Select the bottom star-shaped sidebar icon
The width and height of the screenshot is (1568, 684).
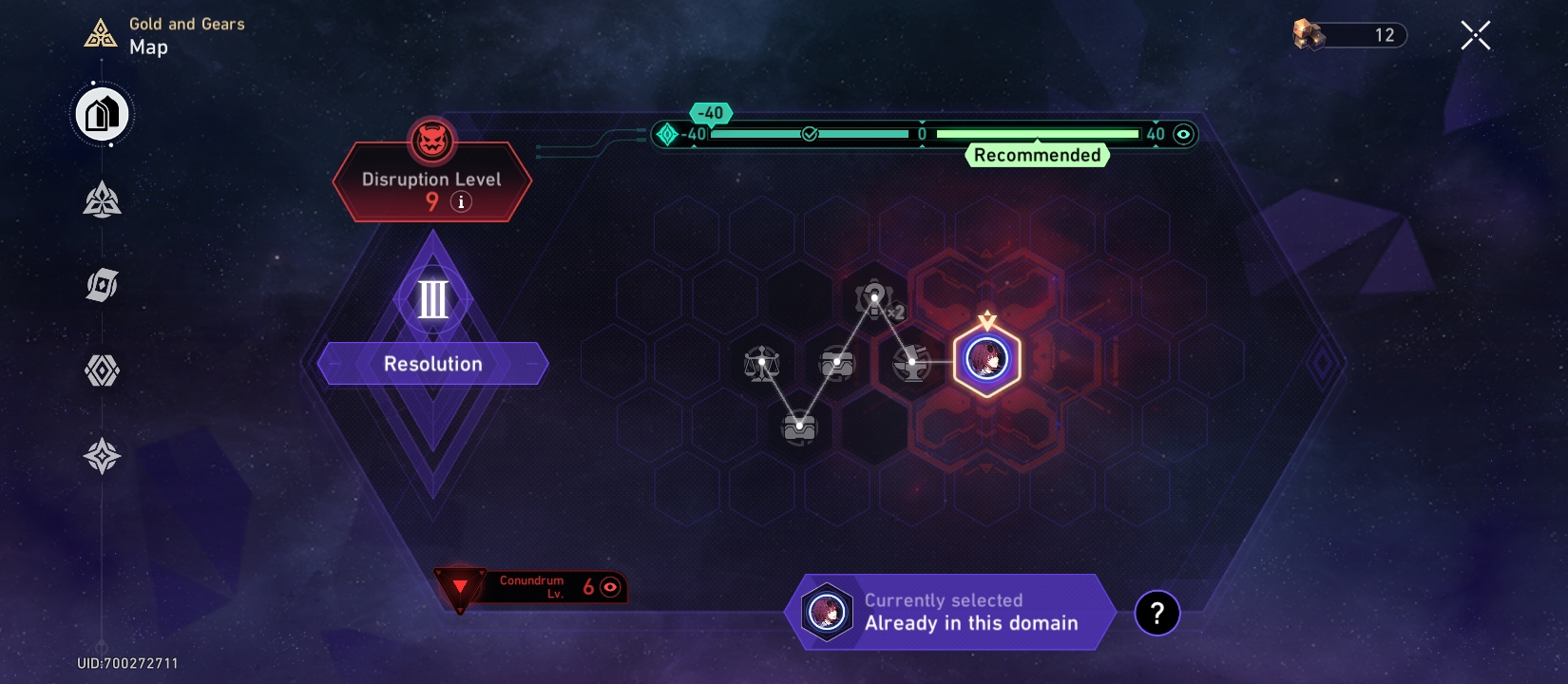(x=101, y=457)
